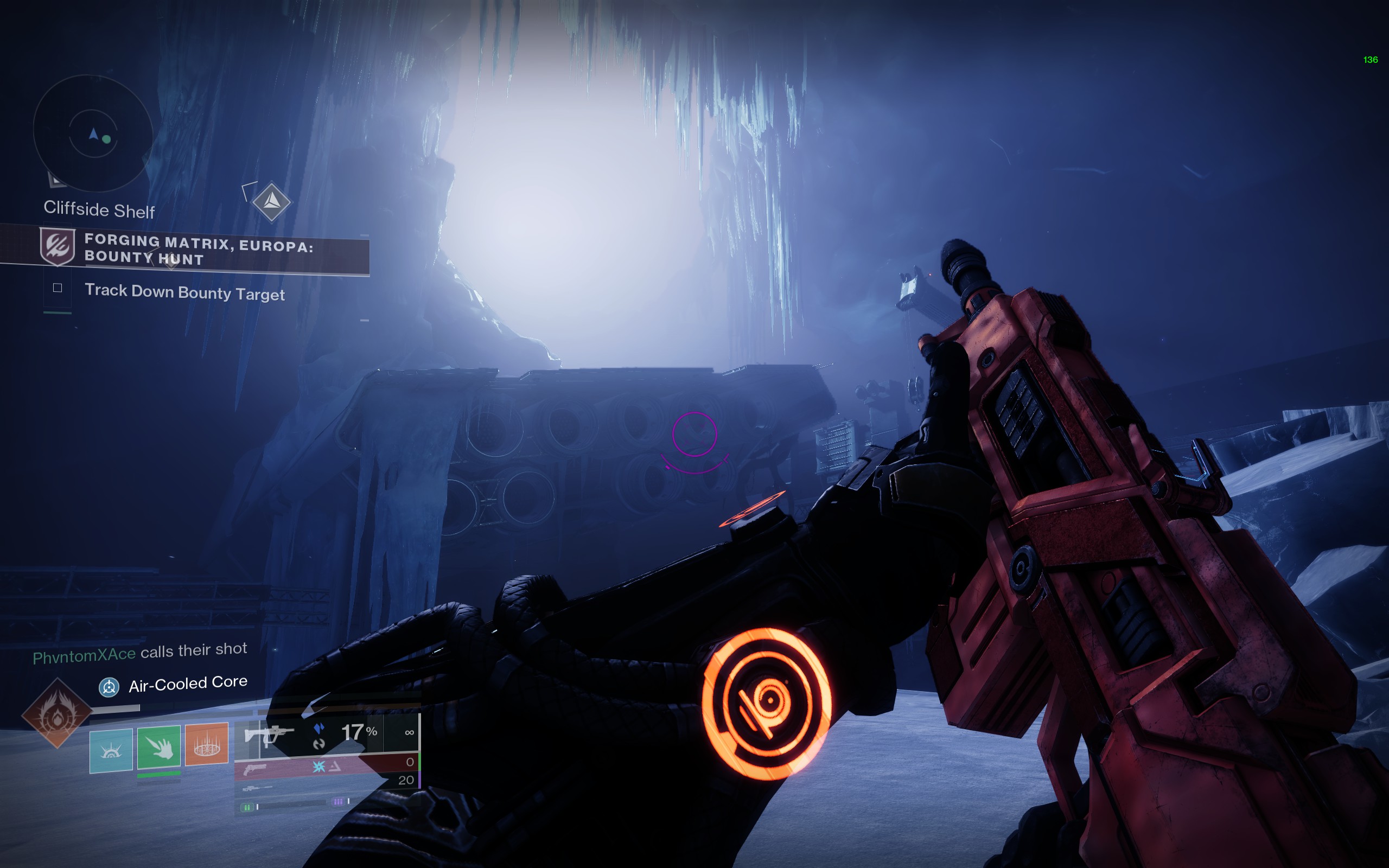This screenshot has height=868, width=1389.
Task: Click PhvntomXAce's name in the feed
Action: click(84, 655)
